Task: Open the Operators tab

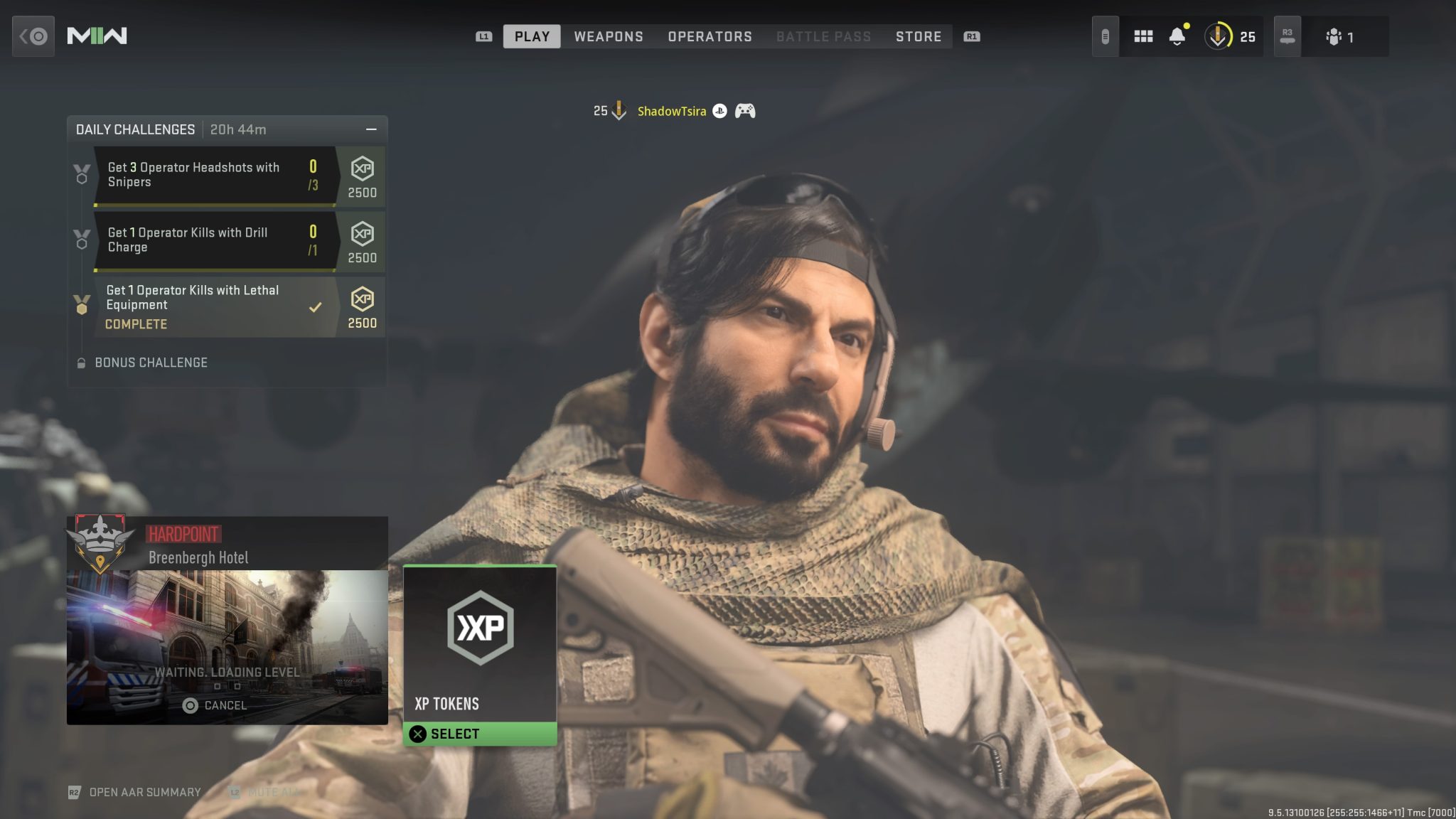Action: (x=709, y=36)
